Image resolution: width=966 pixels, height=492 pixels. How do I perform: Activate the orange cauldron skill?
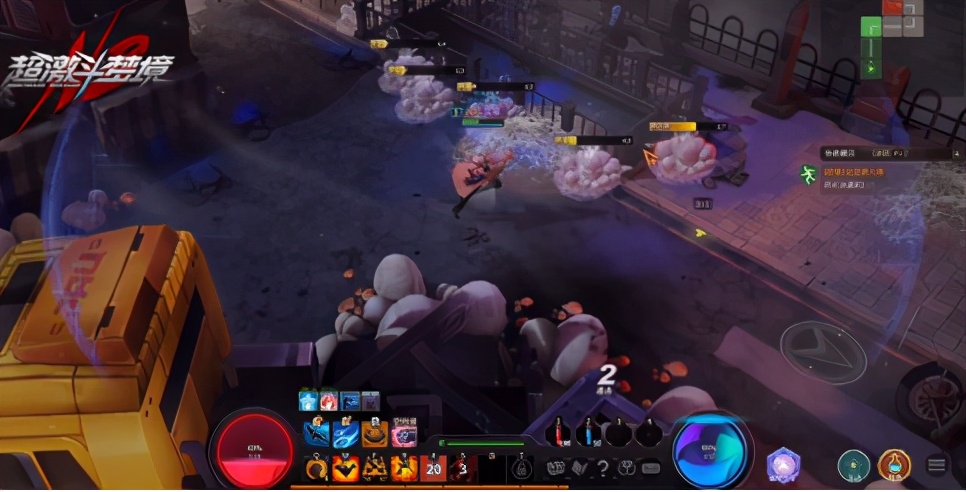[375, 434]
